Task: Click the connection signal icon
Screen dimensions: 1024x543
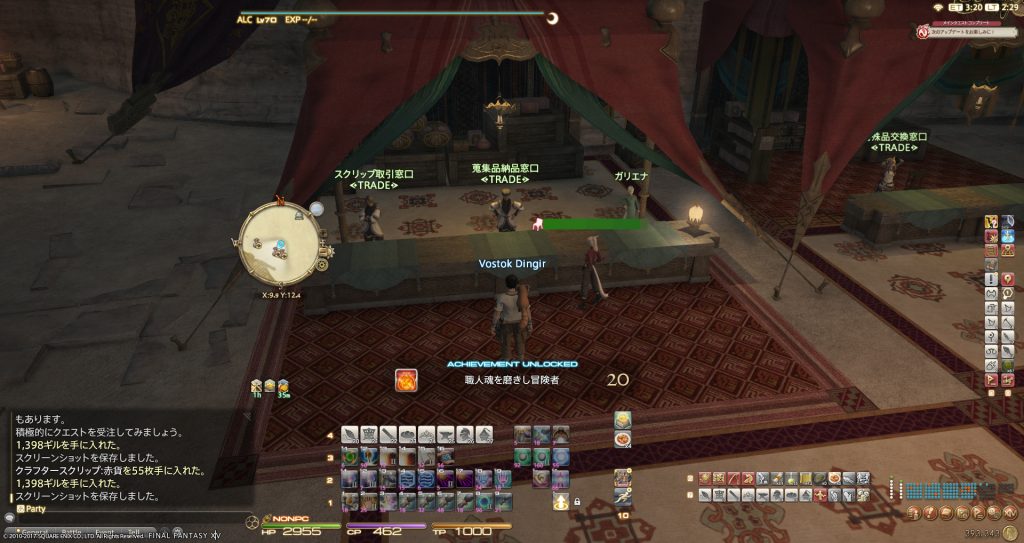Action: pos(939,8)
